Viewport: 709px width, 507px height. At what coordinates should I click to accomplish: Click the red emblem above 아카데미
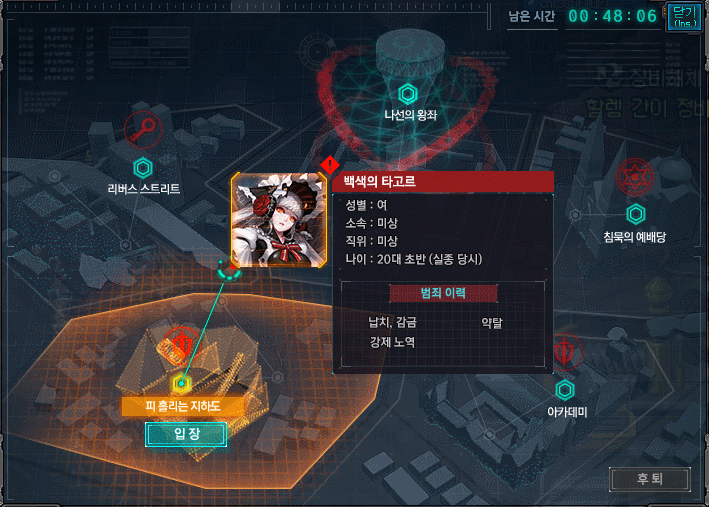click(x=567, y=352)
